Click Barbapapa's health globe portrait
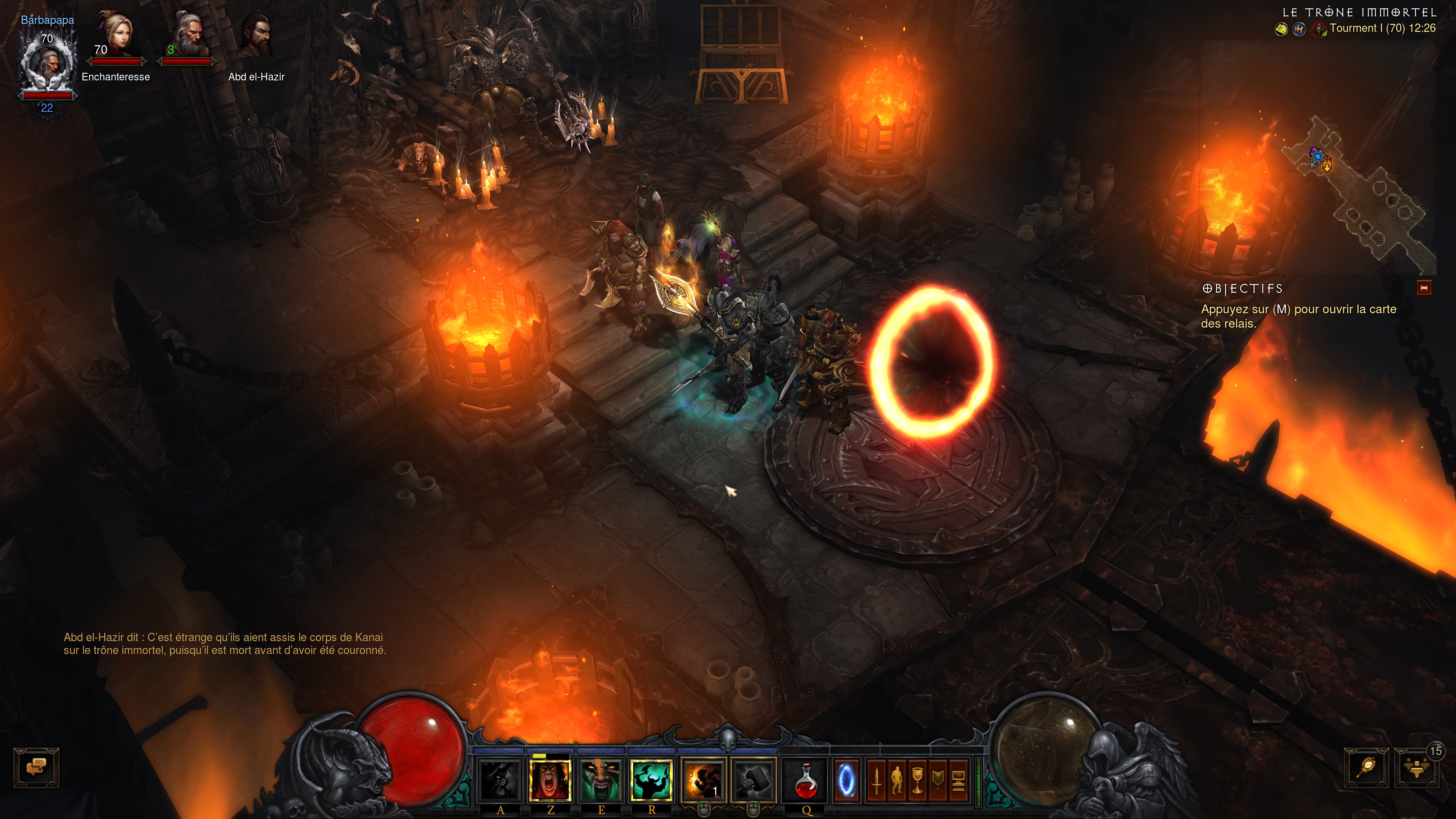Screen dimensions: 1456x819 (x=48, y=65)
